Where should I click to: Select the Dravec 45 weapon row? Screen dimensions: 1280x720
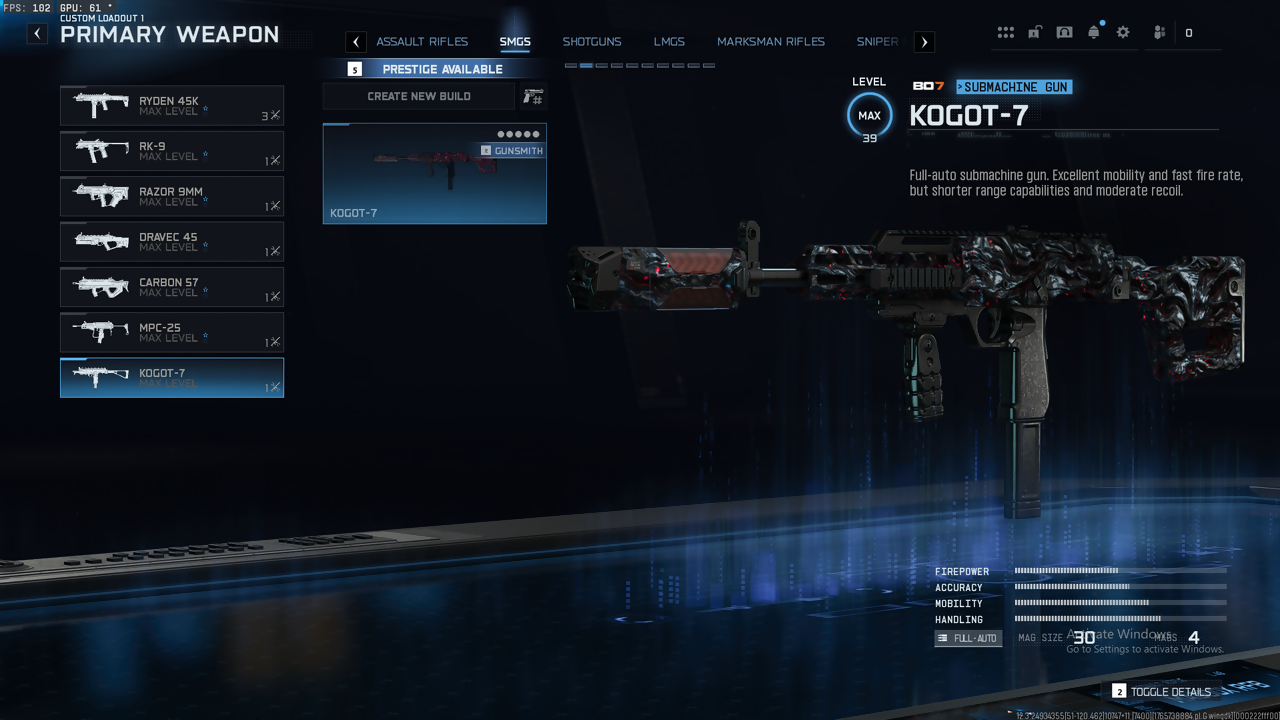click(x=172, y=242)
